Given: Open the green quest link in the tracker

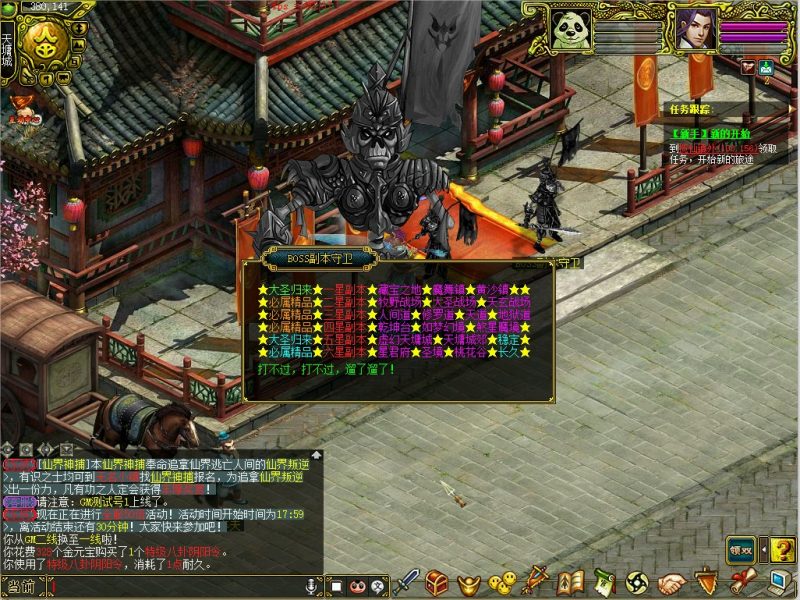Looking at the screenshot, I should pyautogui.click(x=710, y=133).
